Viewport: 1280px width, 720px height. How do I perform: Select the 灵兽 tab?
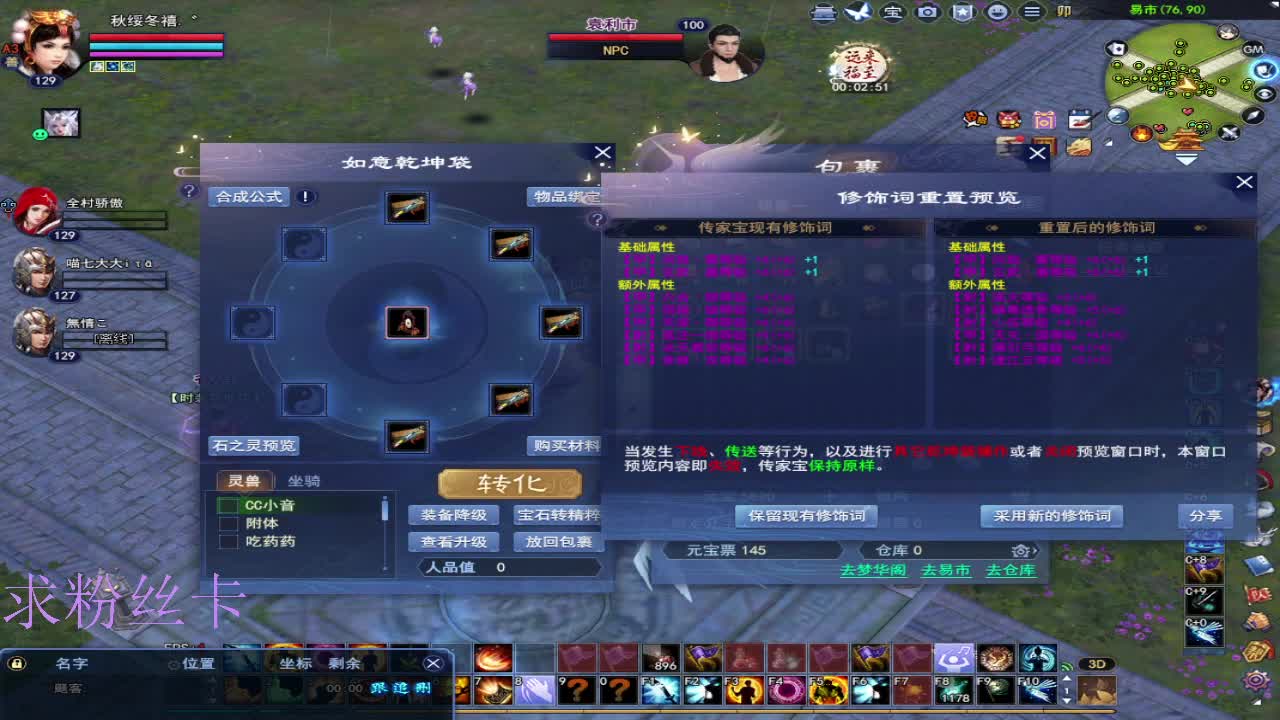coord(245,481)
